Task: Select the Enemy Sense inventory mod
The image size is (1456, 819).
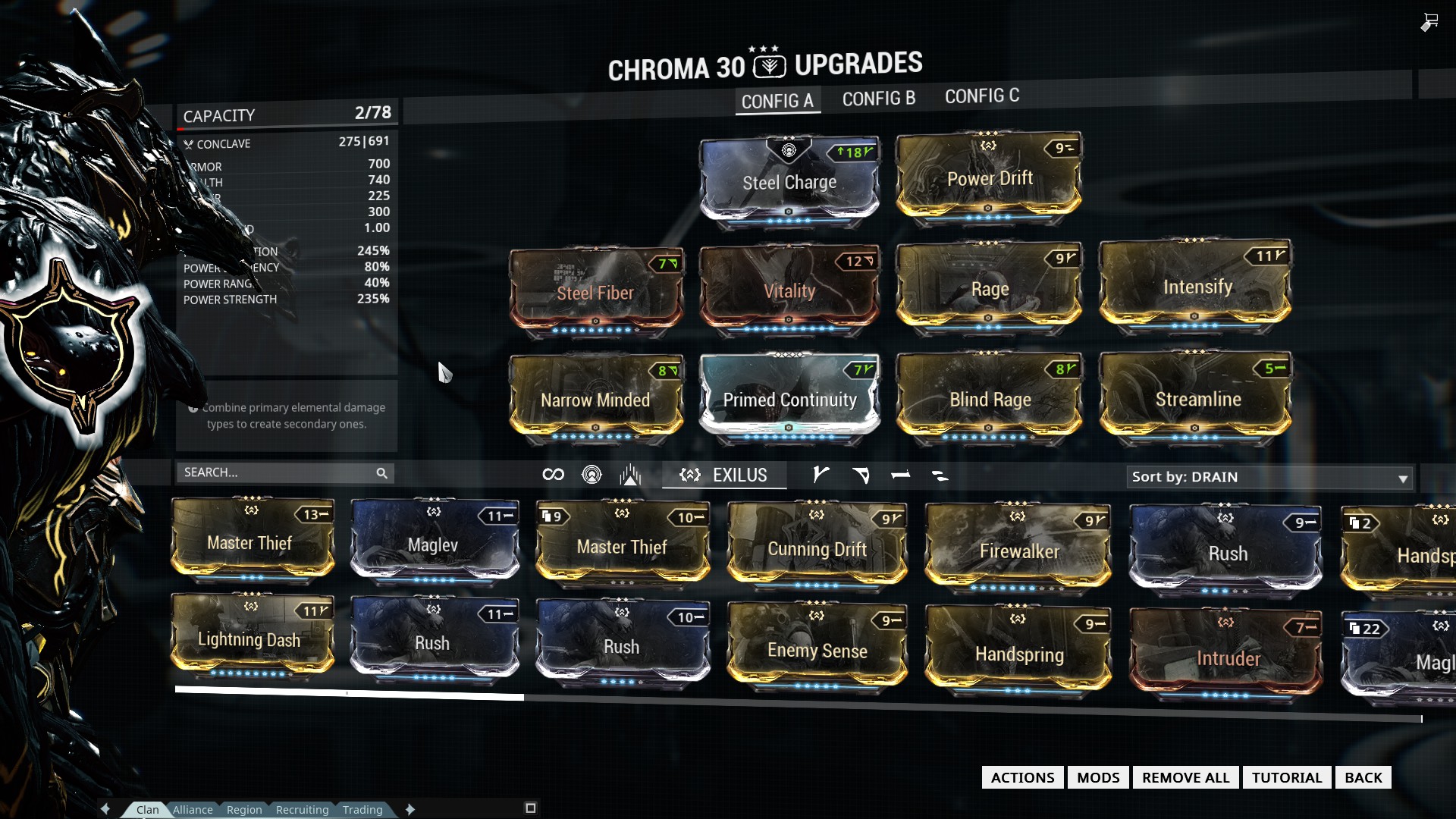Action: point(817,649)
